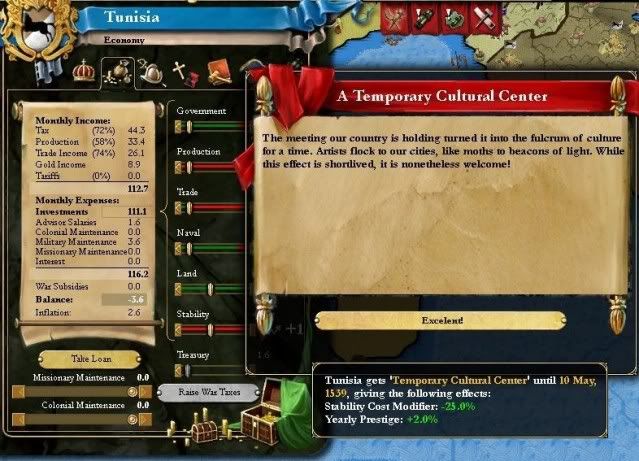639x461 pixels.
Task: Set the Missionary Maintenance slider
Action: [x=80, y=392]
